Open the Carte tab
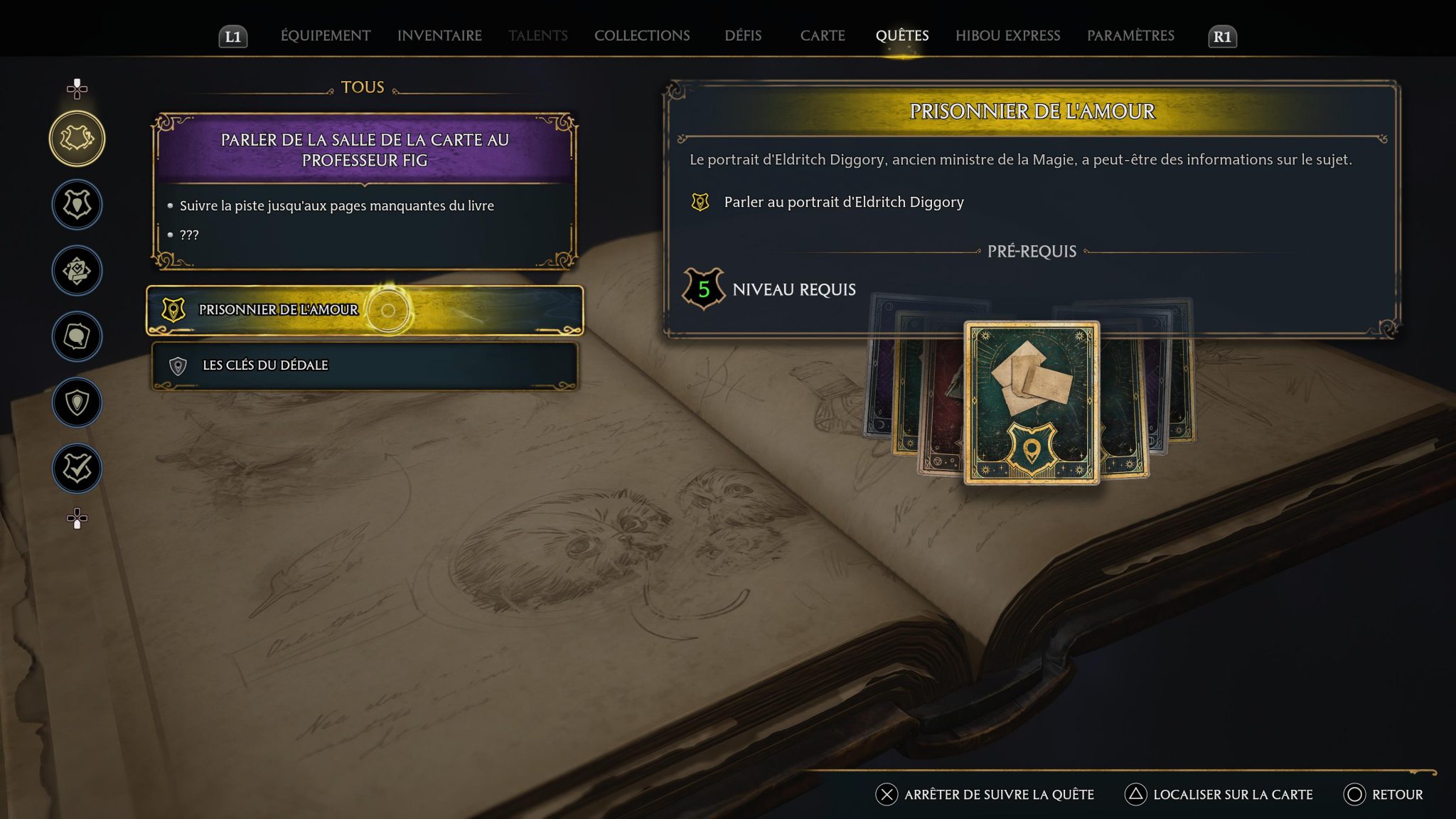 822,35
